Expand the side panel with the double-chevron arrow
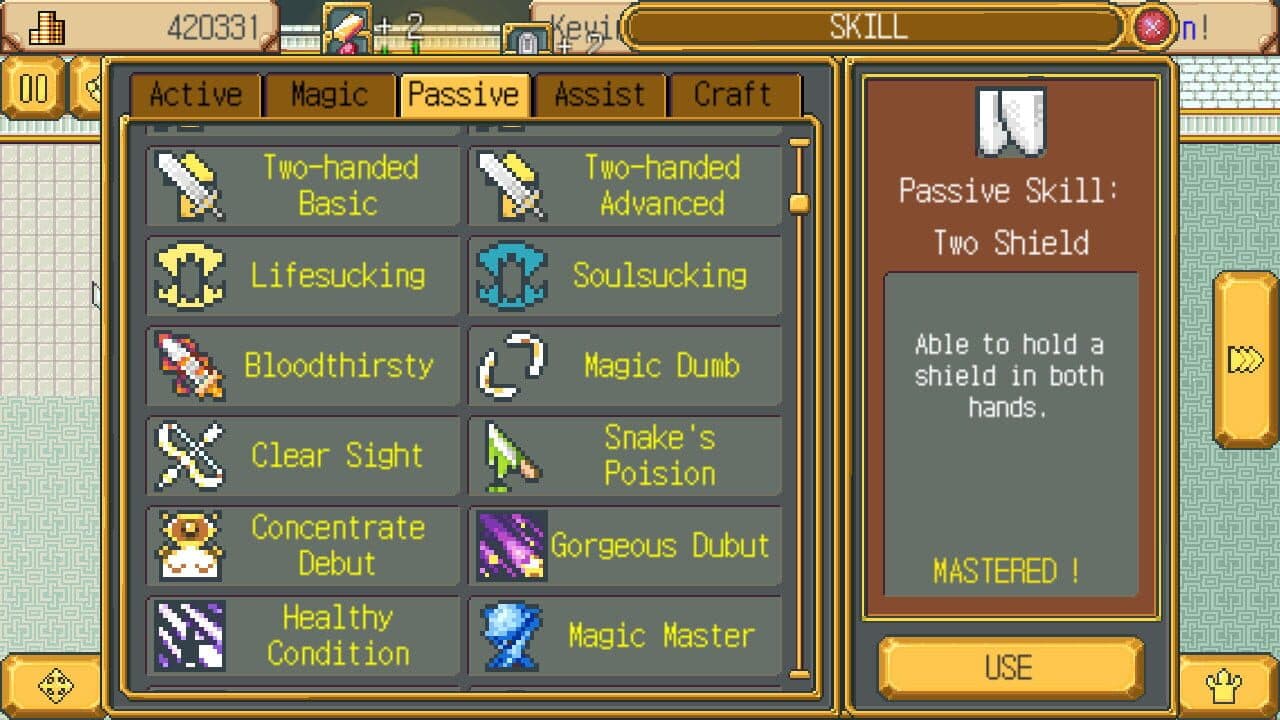Image resolution: width=1280 pixels, height=720 pixels. [x=1244, y=360]
